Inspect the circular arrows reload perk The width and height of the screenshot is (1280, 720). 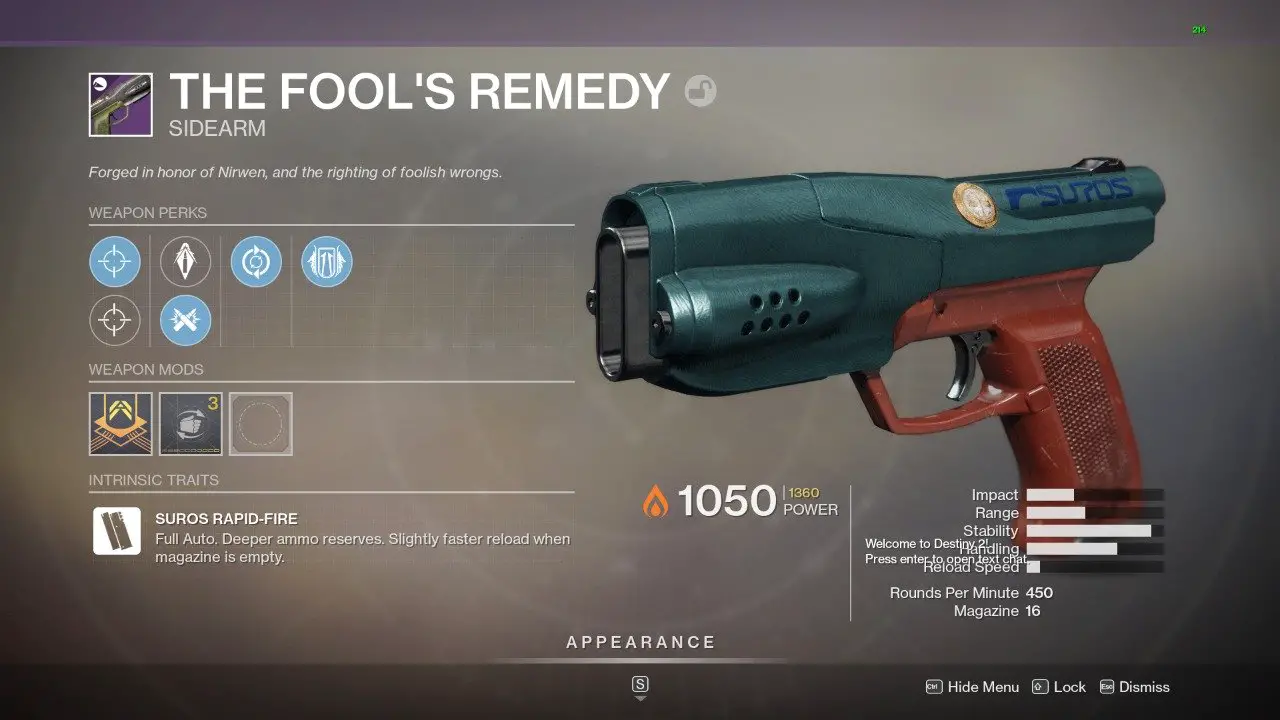coord(256,262)
